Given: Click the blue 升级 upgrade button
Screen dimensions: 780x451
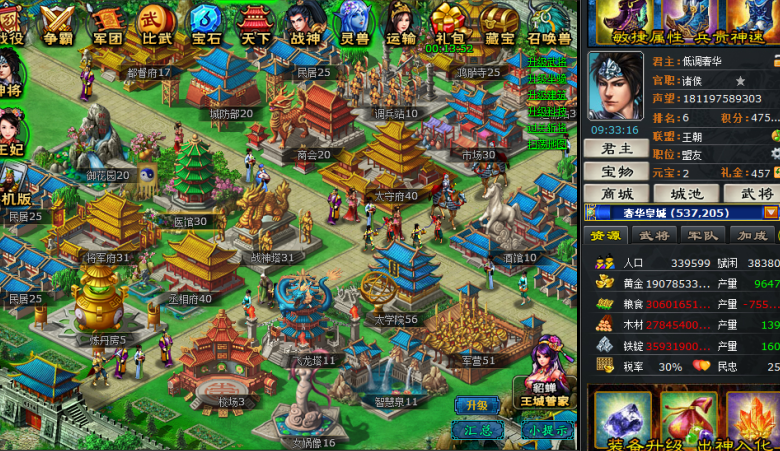Looking at the screenshot, I should pos(476,405).
